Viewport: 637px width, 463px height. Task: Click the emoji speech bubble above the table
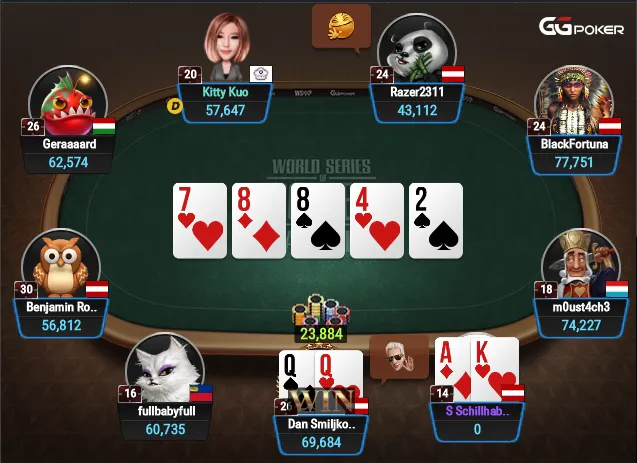(341, 25)
